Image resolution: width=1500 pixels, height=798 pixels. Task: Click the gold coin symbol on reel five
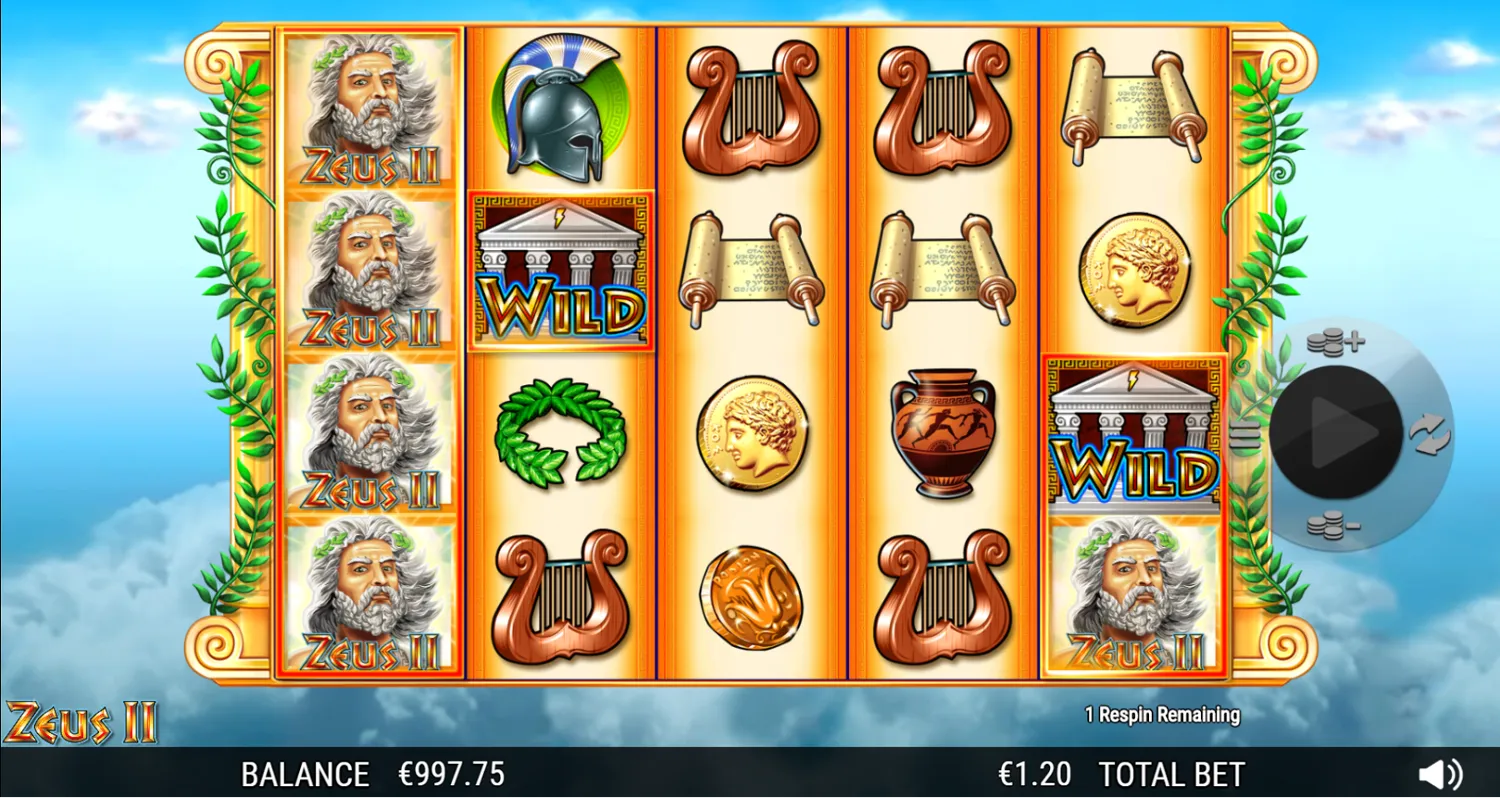(1134, 271)
